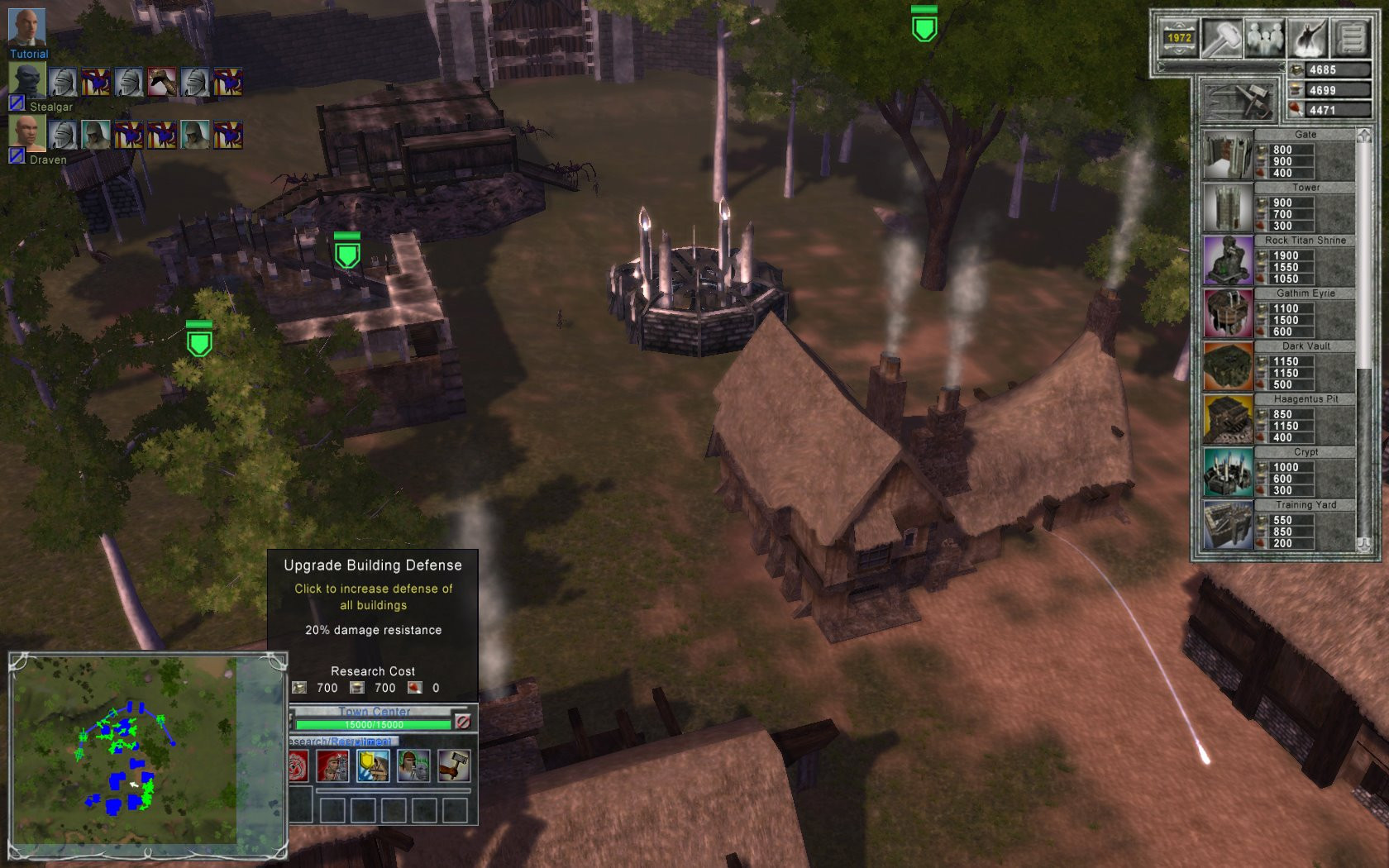
Task: Select the Stealgar hero portrait
Action: 26,81
